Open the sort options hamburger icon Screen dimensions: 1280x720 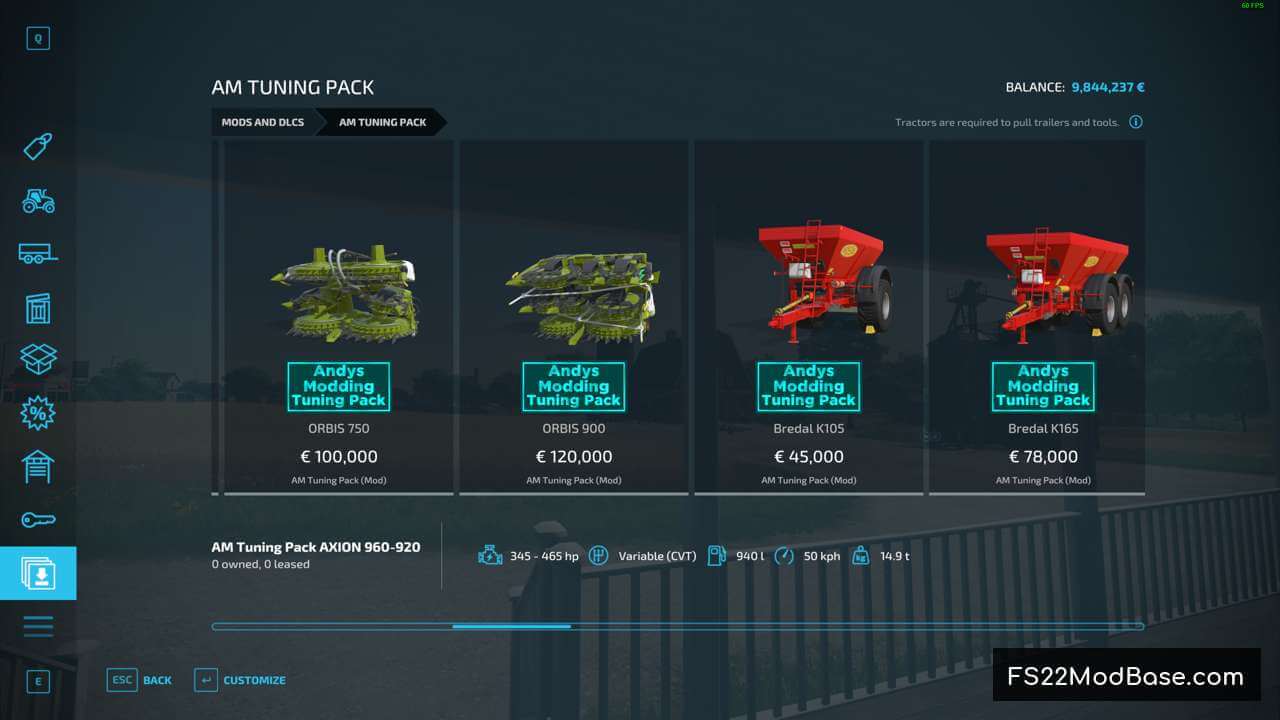[38, 625]
